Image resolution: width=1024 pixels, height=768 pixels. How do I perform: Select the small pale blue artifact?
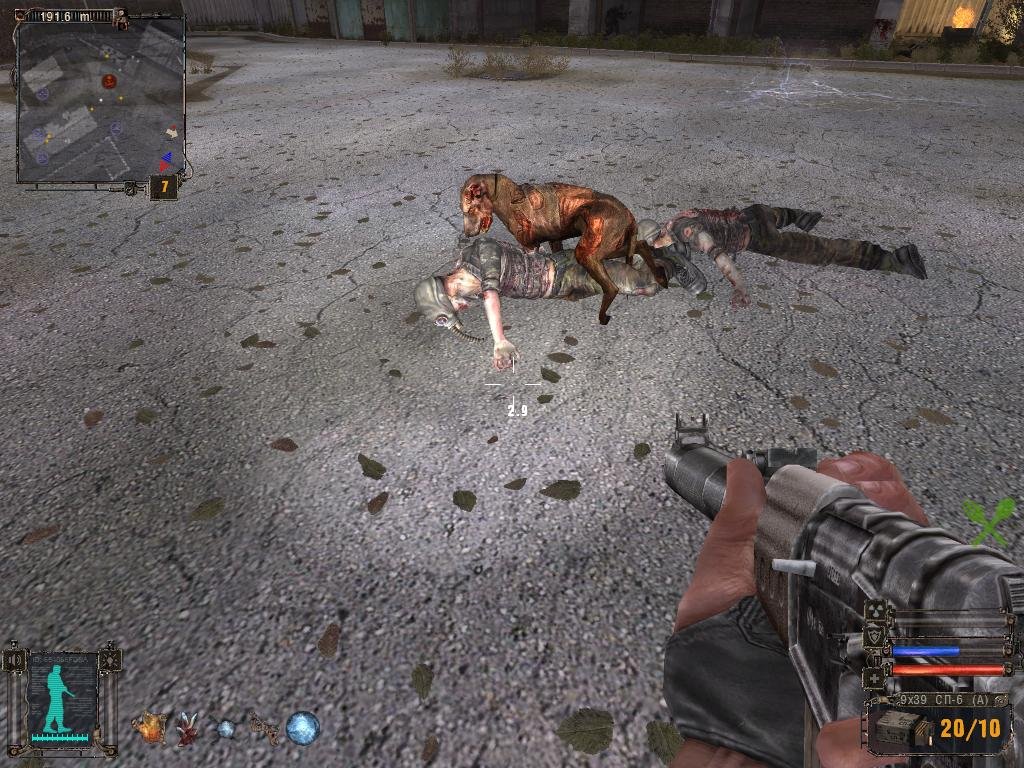[x=226, y=729]
